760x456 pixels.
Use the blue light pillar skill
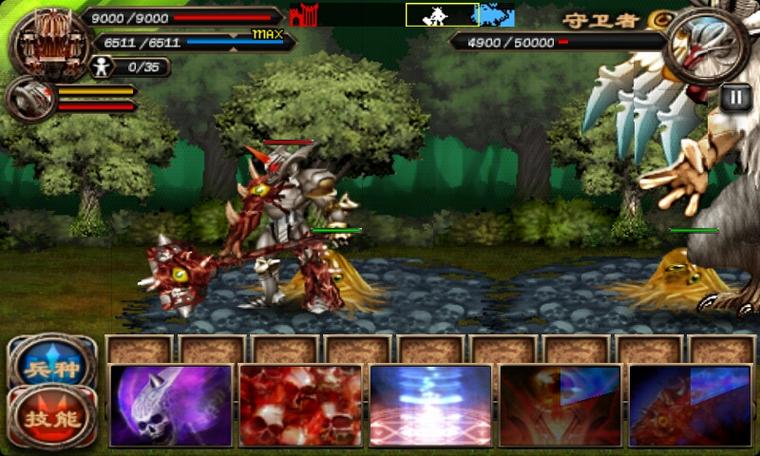[430, 405]
